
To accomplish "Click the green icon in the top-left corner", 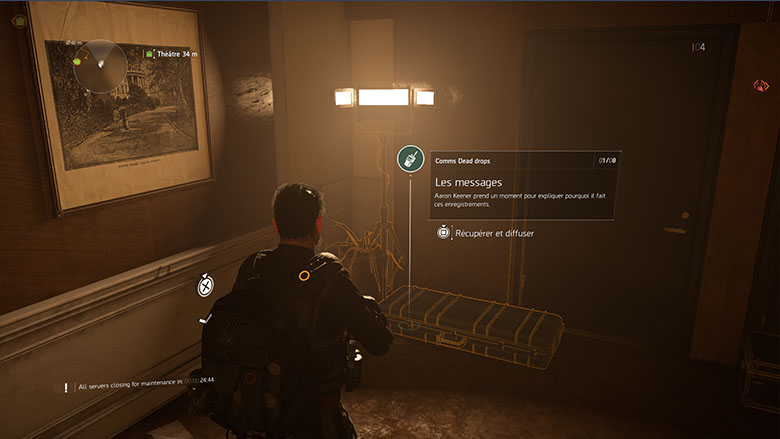I will tap(19, 20).
